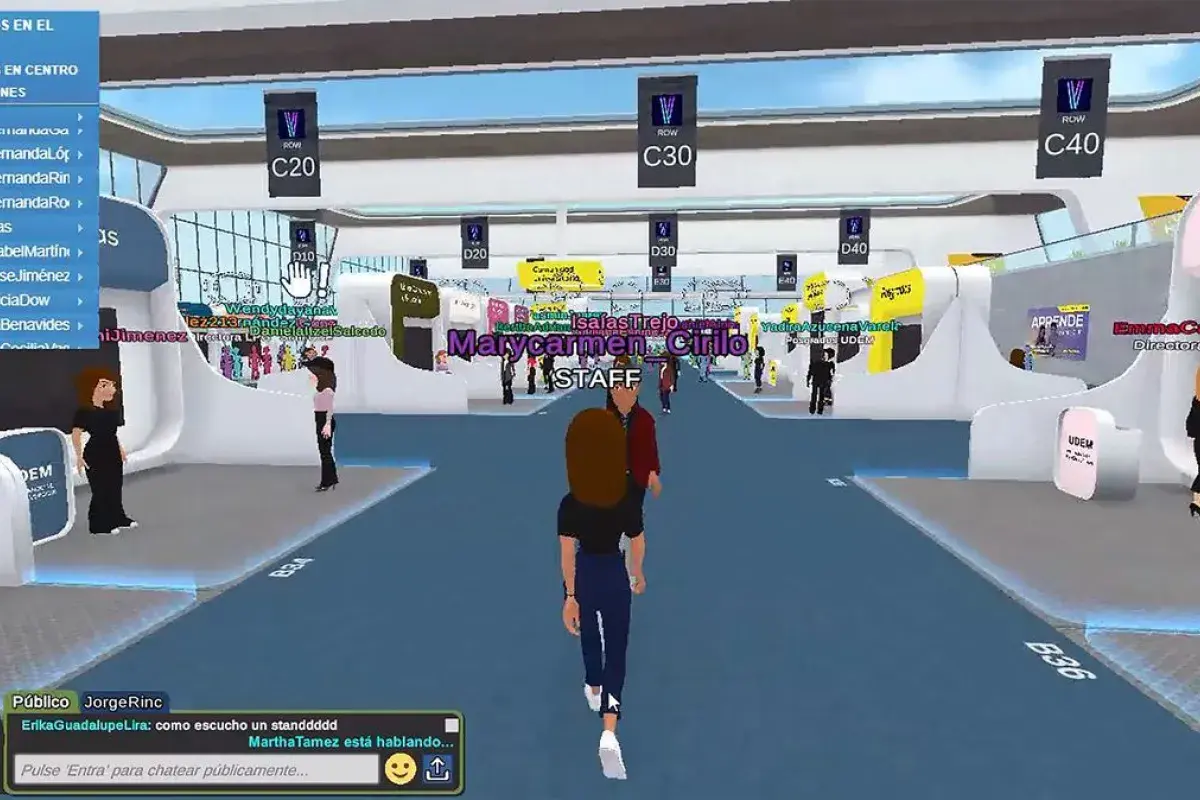1200x800 pixels.
Task: Open the JorgeRinc private chat tab
Action: coord(123,702)
